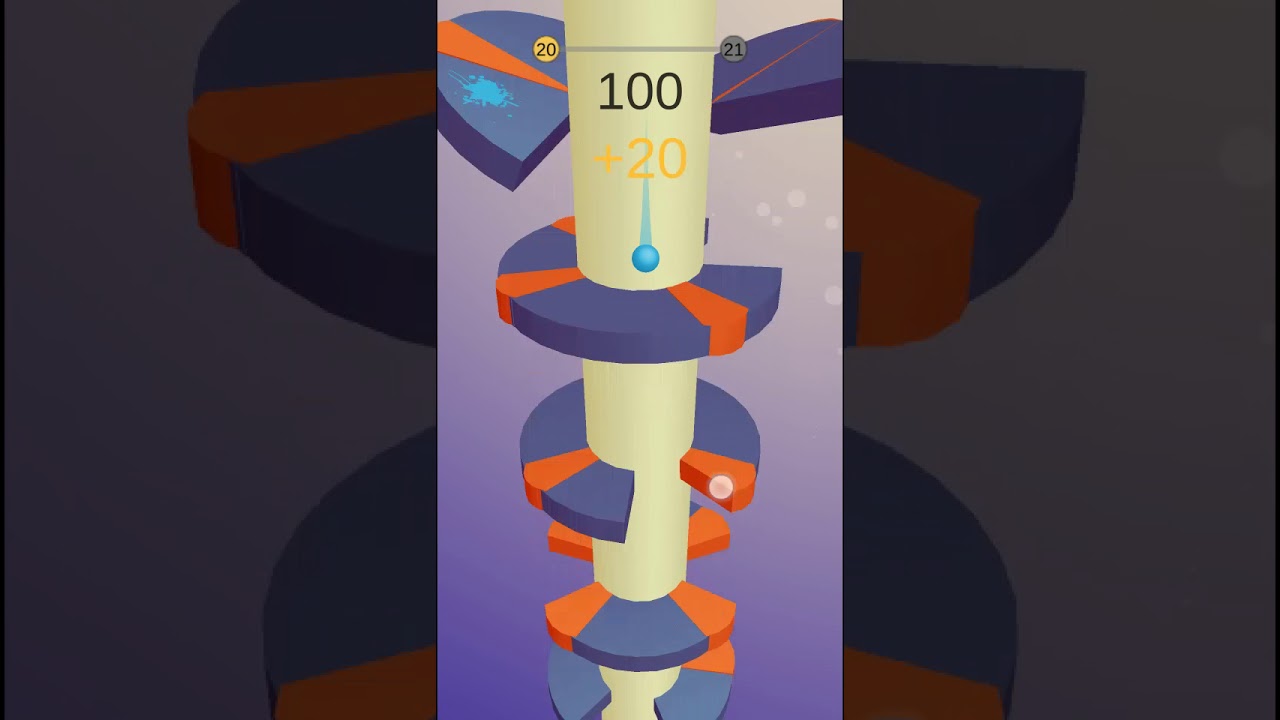Screen dimensions: 1280x720
Task: Click the blue paint splat on top platform
Action: [487, 91]
